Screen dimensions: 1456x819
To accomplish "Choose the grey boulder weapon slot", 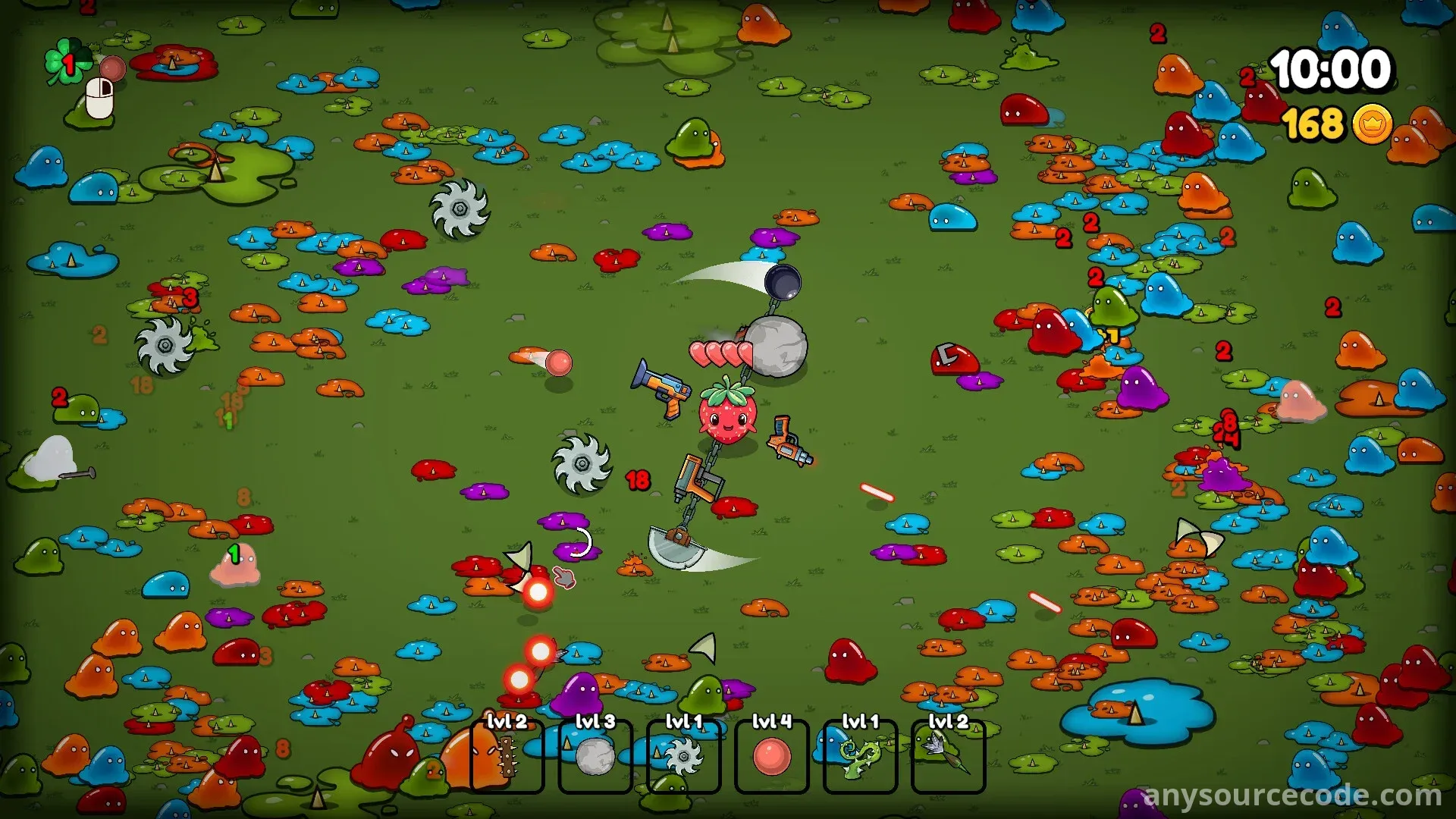I will [x=595, y=756].
